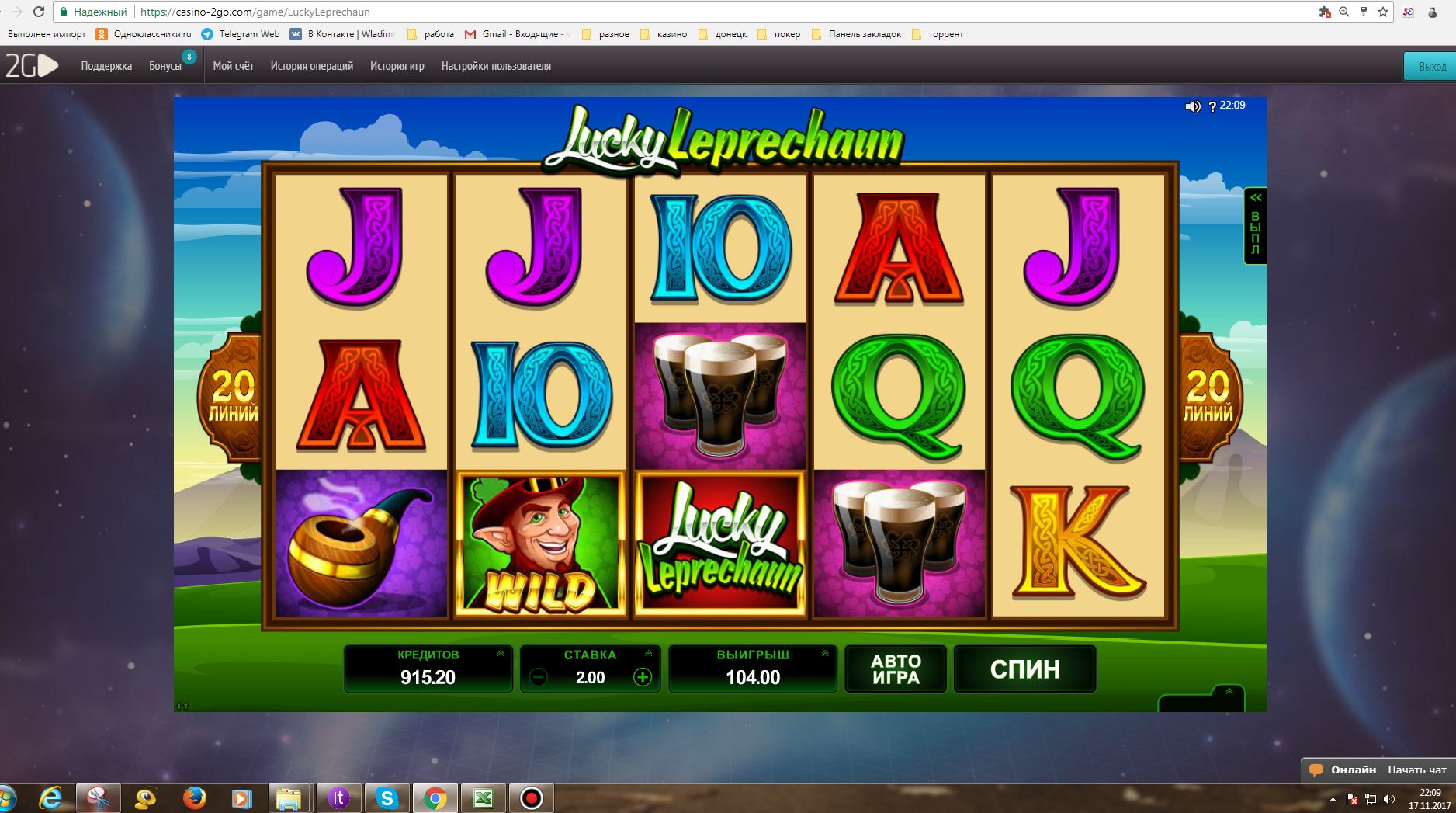The height and width of the screenshot is (813, 1456).
Task: Expand the bottom-right green panel tab
Action: 1229,692
